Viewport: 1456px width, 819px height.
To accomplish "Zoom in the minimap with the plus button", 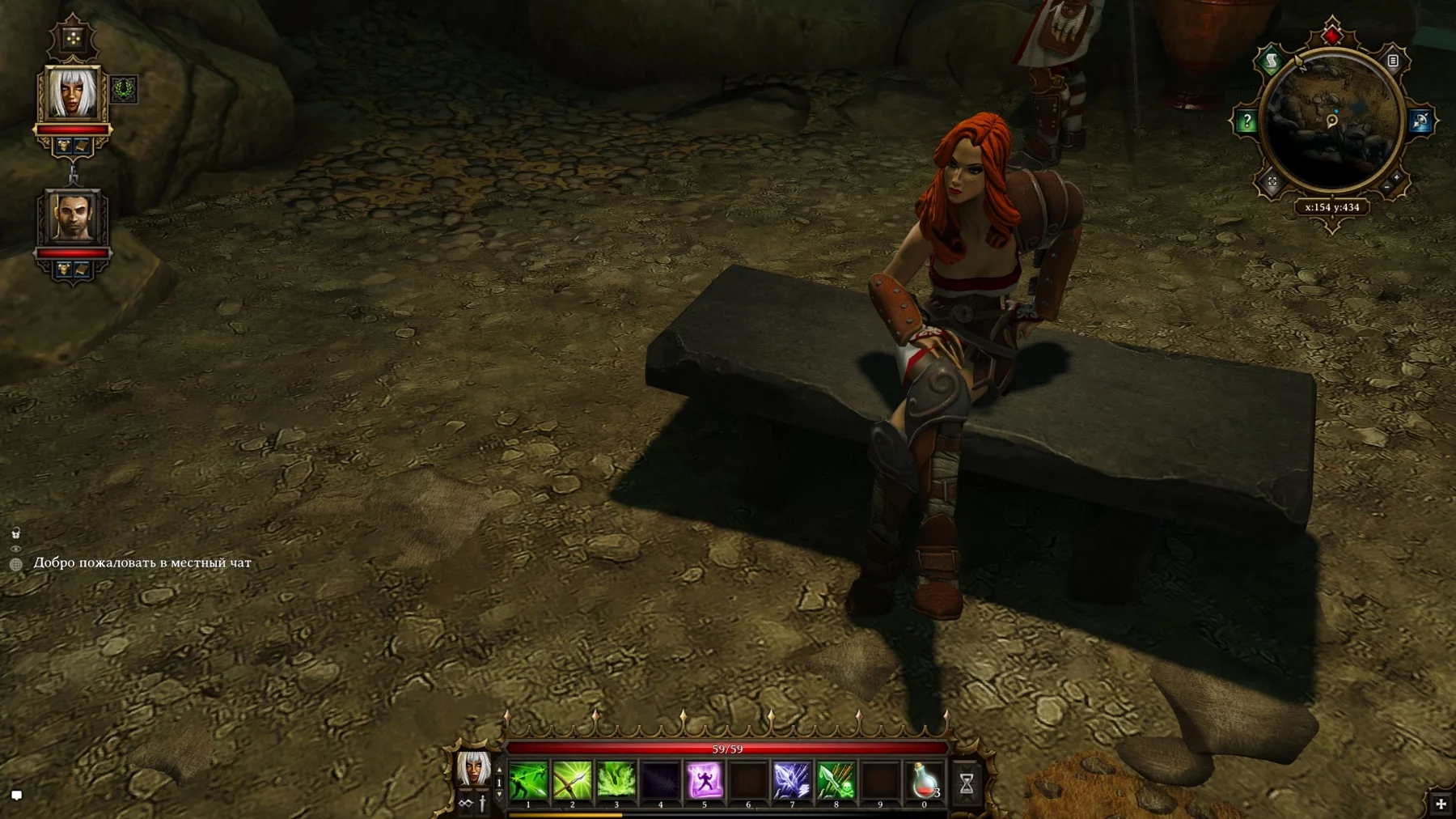I will point(1396,177).
